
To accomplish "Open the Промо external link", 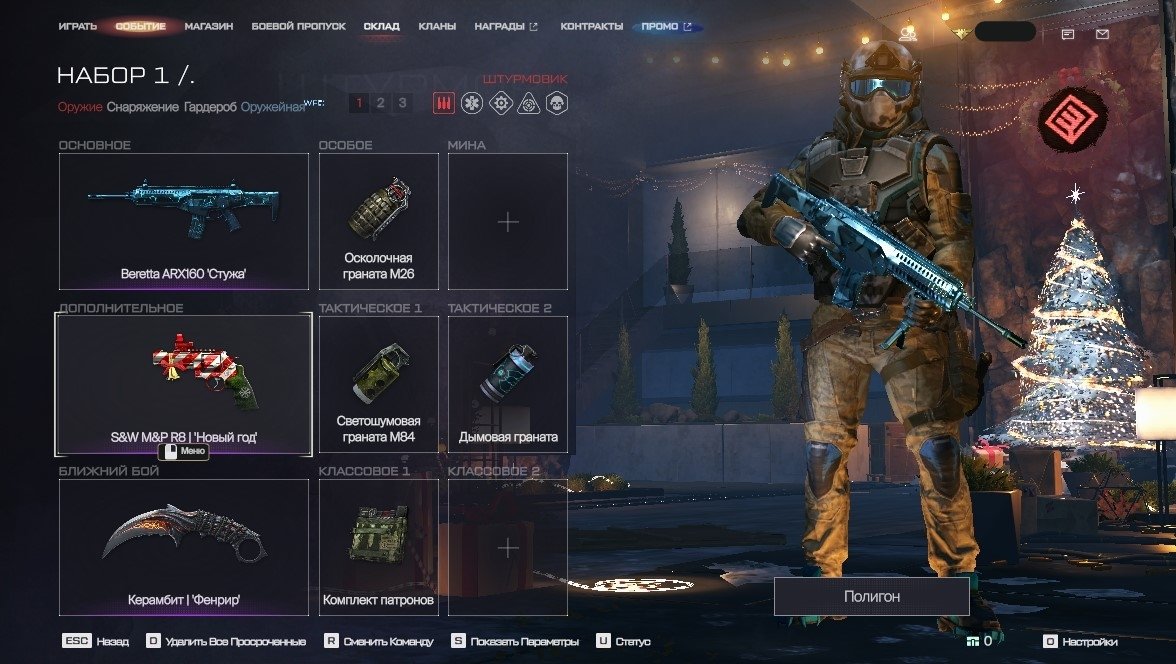I will pyautogui.click(x=666, y=26).
